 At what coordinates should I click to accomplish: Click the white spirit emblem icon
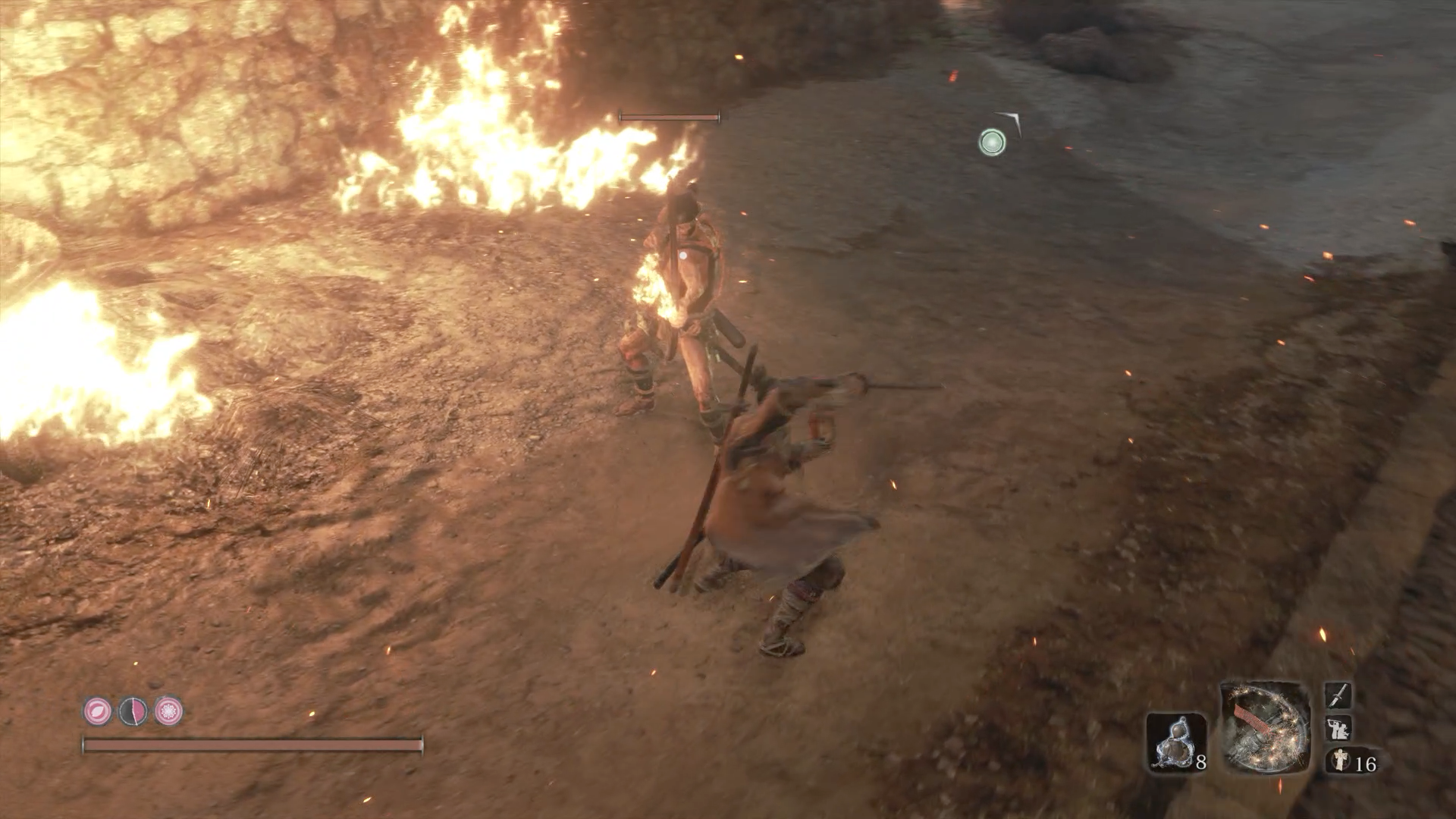1341,761
